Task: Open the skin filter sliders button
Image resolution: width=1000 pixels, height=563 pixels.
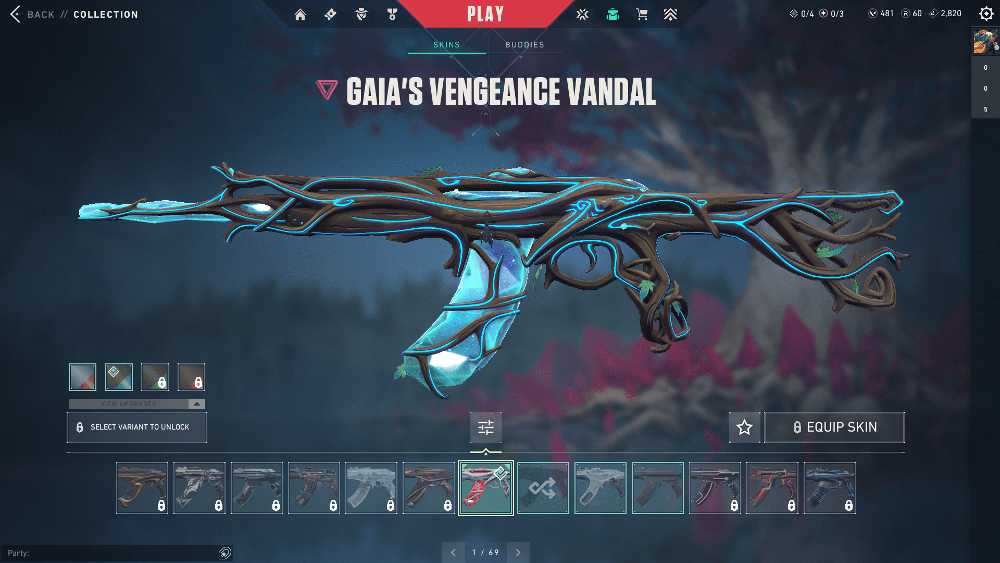Action: [486, 427]
